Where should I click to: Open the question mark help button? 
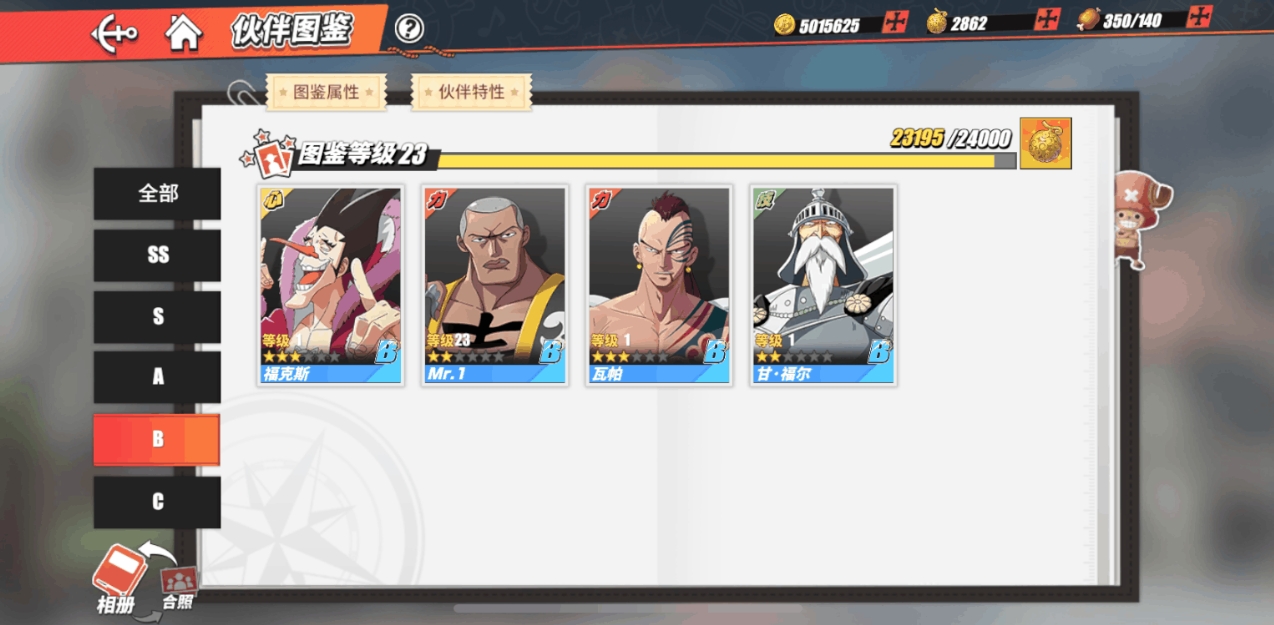(x=408, y=29)
